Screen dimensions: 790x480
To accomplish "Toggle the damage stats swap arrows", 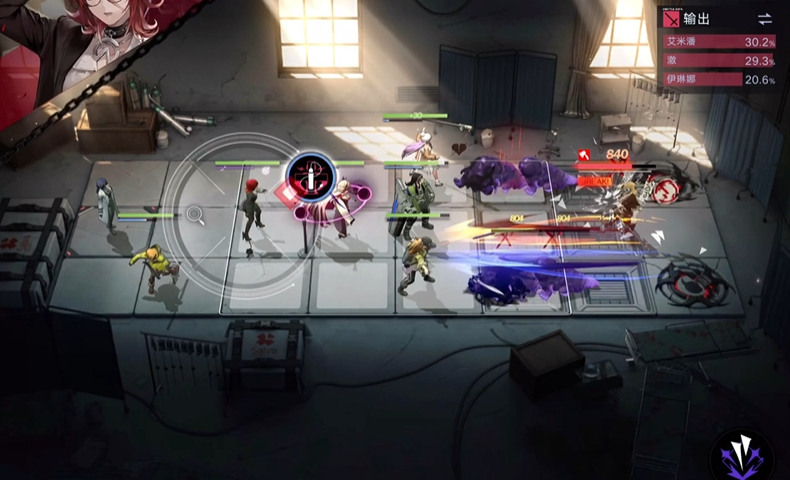I will tap(765, 19).
